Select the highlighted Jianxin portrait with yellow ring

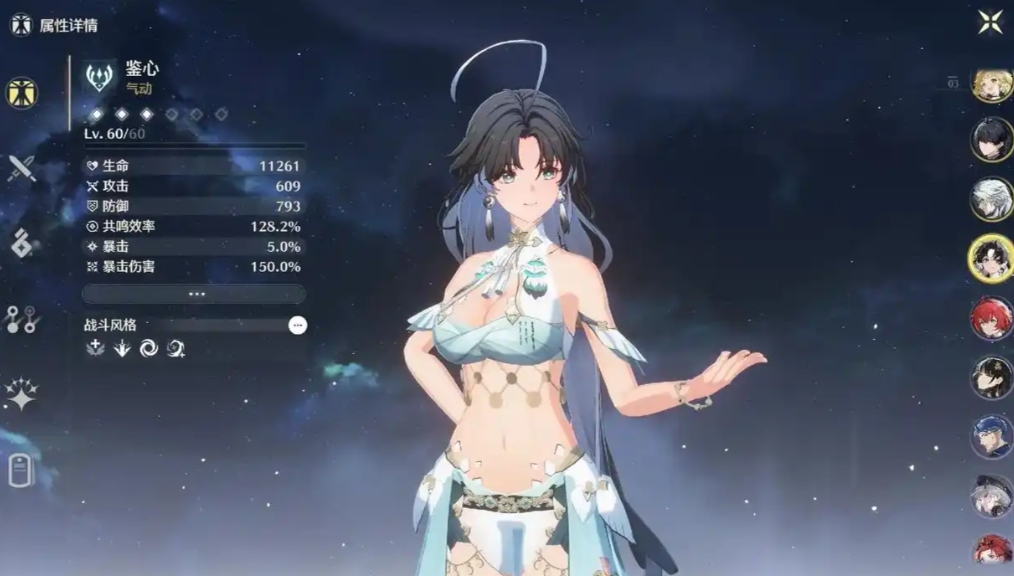click(991, 258)
